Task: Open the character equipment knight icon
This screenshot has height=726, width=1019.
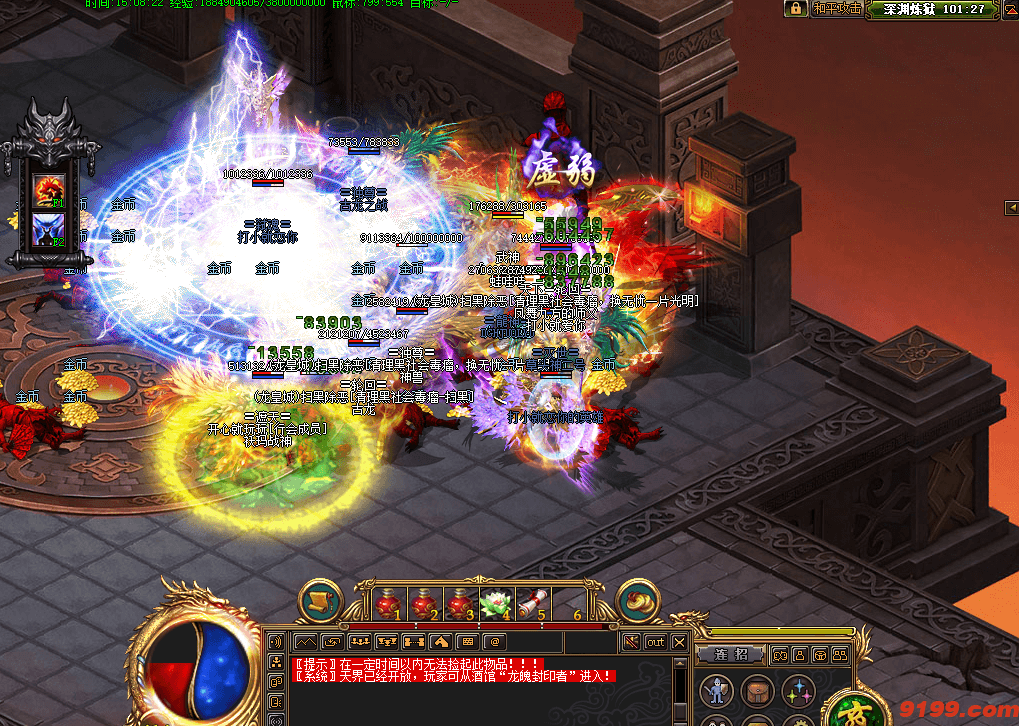Action: coord(716,690)
